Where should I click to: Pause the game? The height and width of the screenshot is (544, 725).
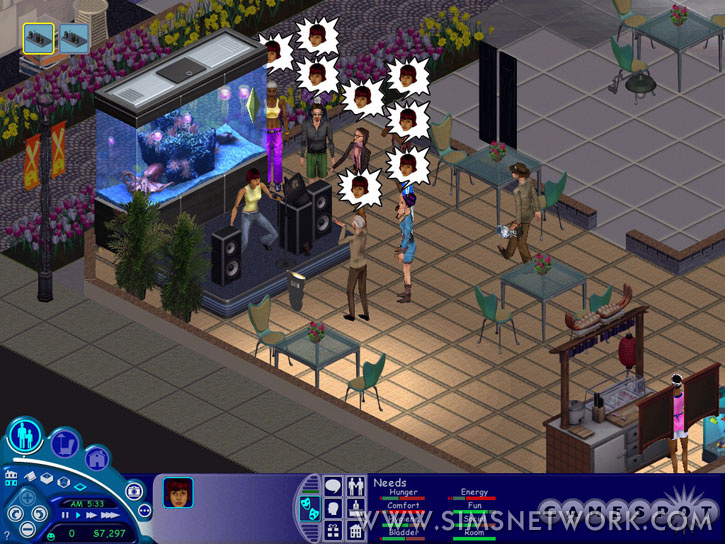coord(67,515)
